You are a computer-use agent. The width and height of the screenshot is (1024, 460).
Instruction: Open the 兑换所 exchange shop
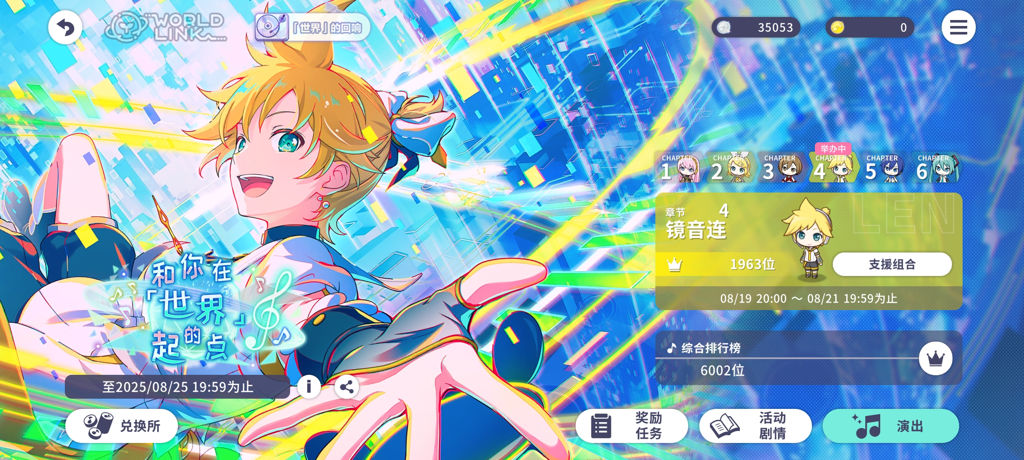click(x=121, y=426)
